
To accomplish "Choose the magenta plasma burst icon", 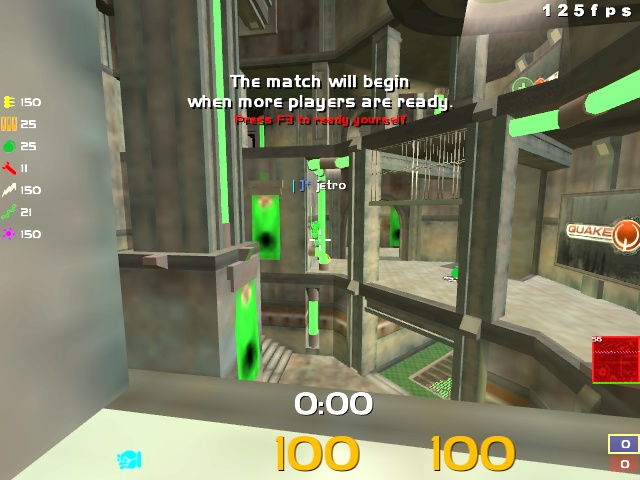I will [x=10, y=234].
